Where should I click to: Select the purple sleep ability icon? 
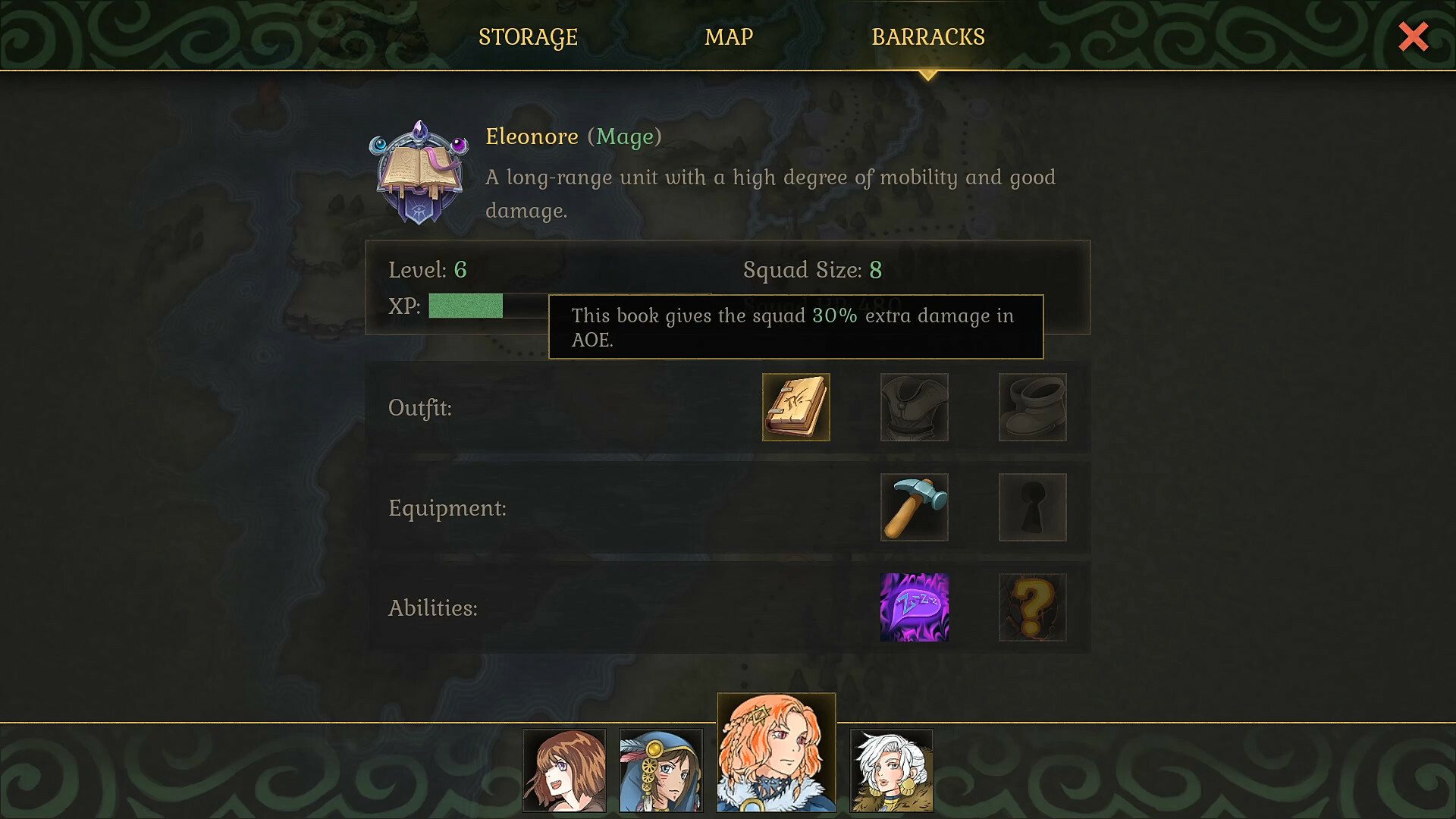click(914, 607)
